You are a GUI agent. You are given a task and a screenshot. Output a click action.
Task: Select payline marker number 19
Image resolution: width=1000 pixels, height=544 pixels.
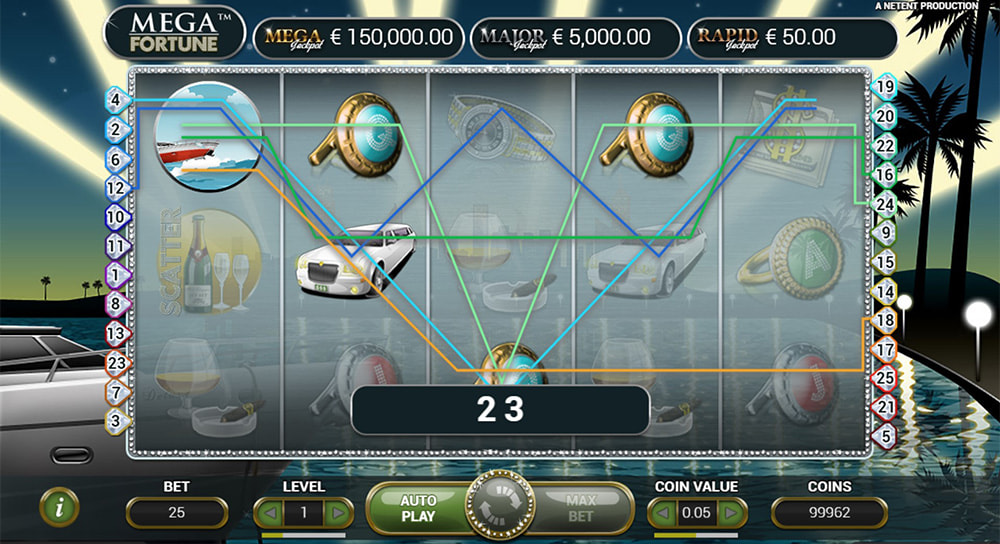pos(884,87)
